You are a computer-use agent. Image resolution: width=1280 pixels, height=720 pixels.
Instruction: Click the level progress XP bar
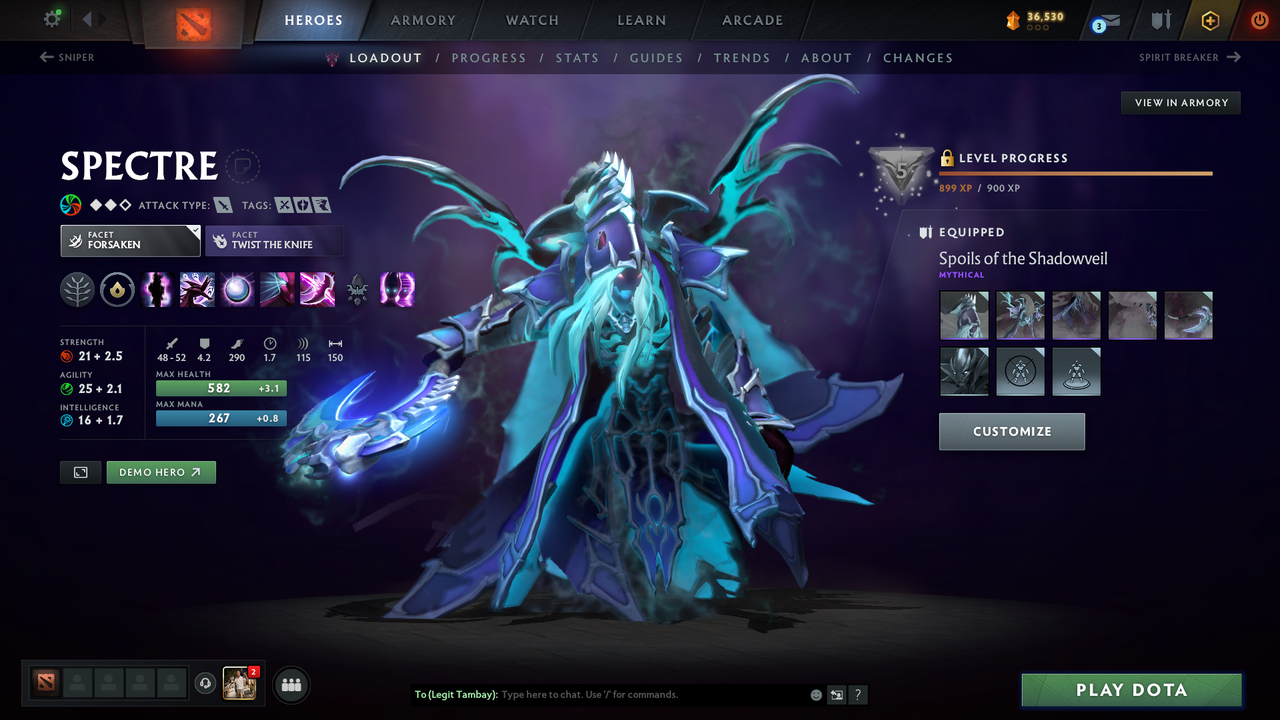point(1075,172)
